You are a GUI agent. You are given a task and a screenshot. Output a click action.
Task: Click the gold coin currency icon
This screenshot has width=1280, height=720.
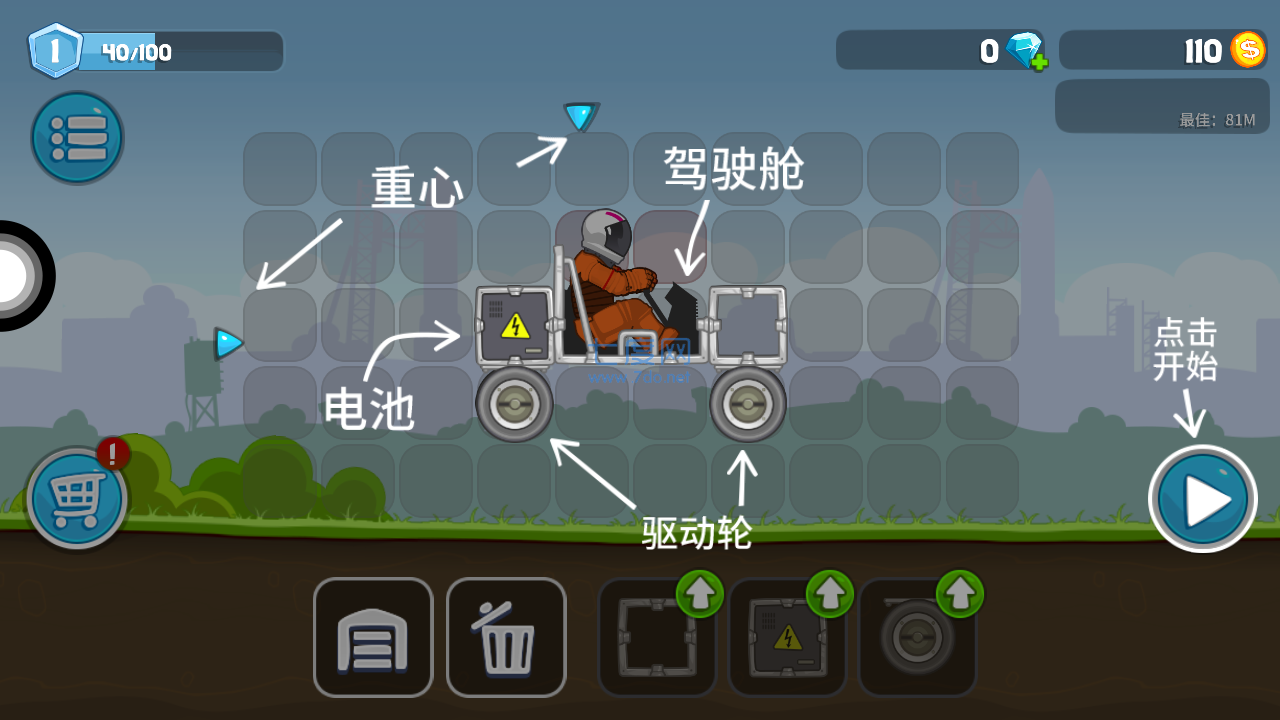(x=1248, y=49)
